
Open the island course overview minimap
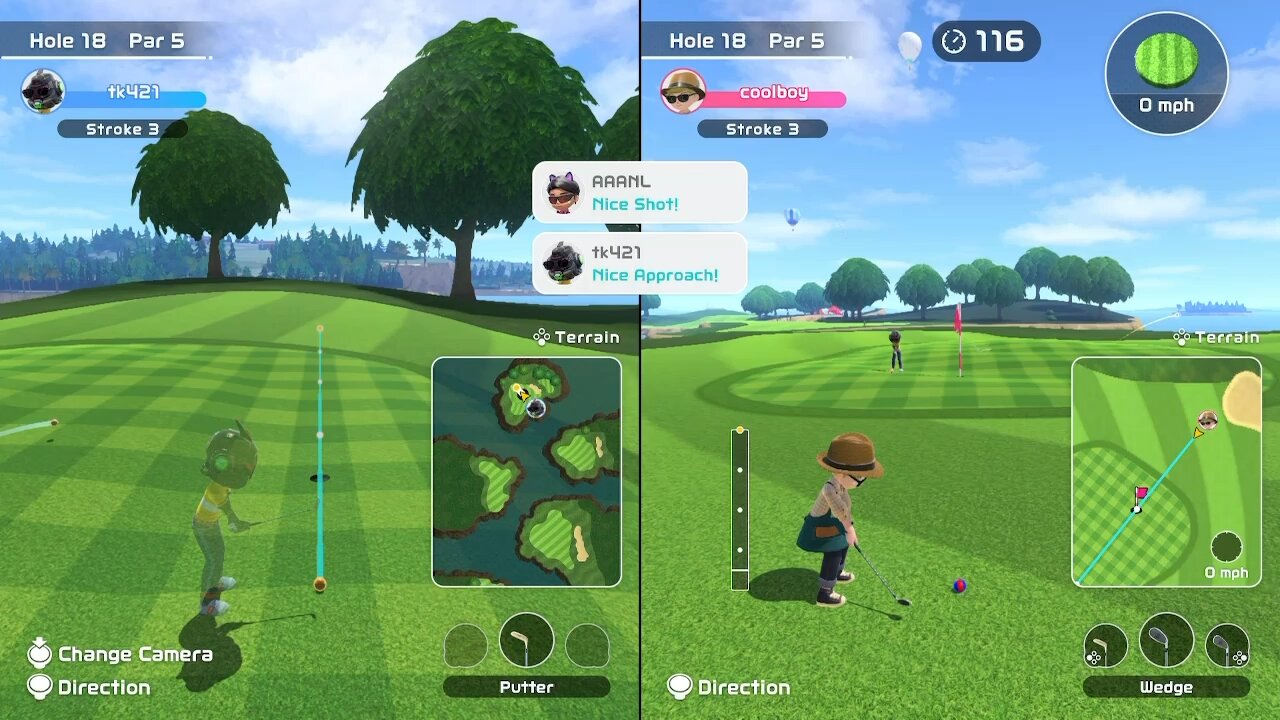[527, 471]
